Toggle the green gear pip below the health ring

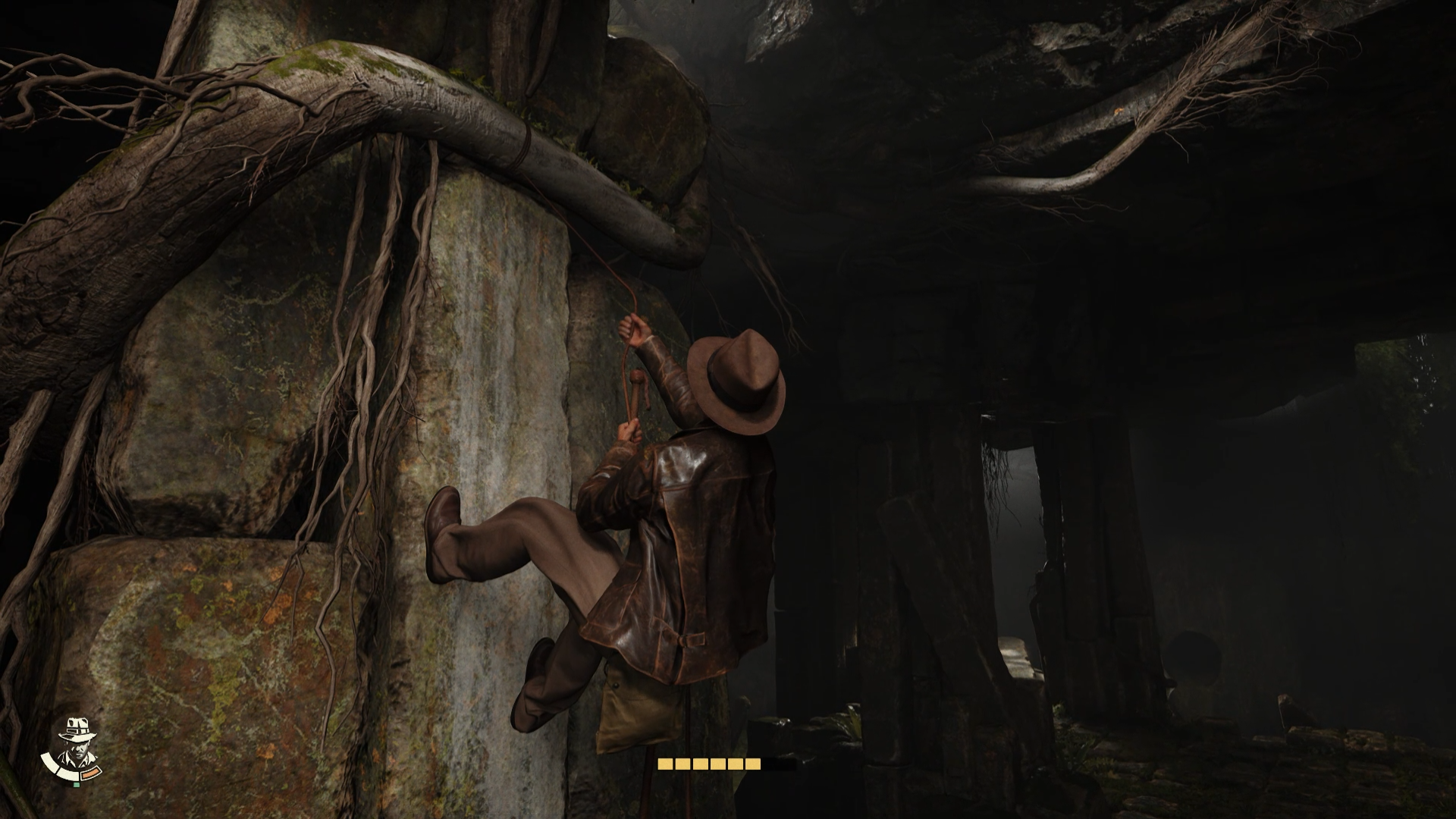pyautogui.click(x=77, y=785)
